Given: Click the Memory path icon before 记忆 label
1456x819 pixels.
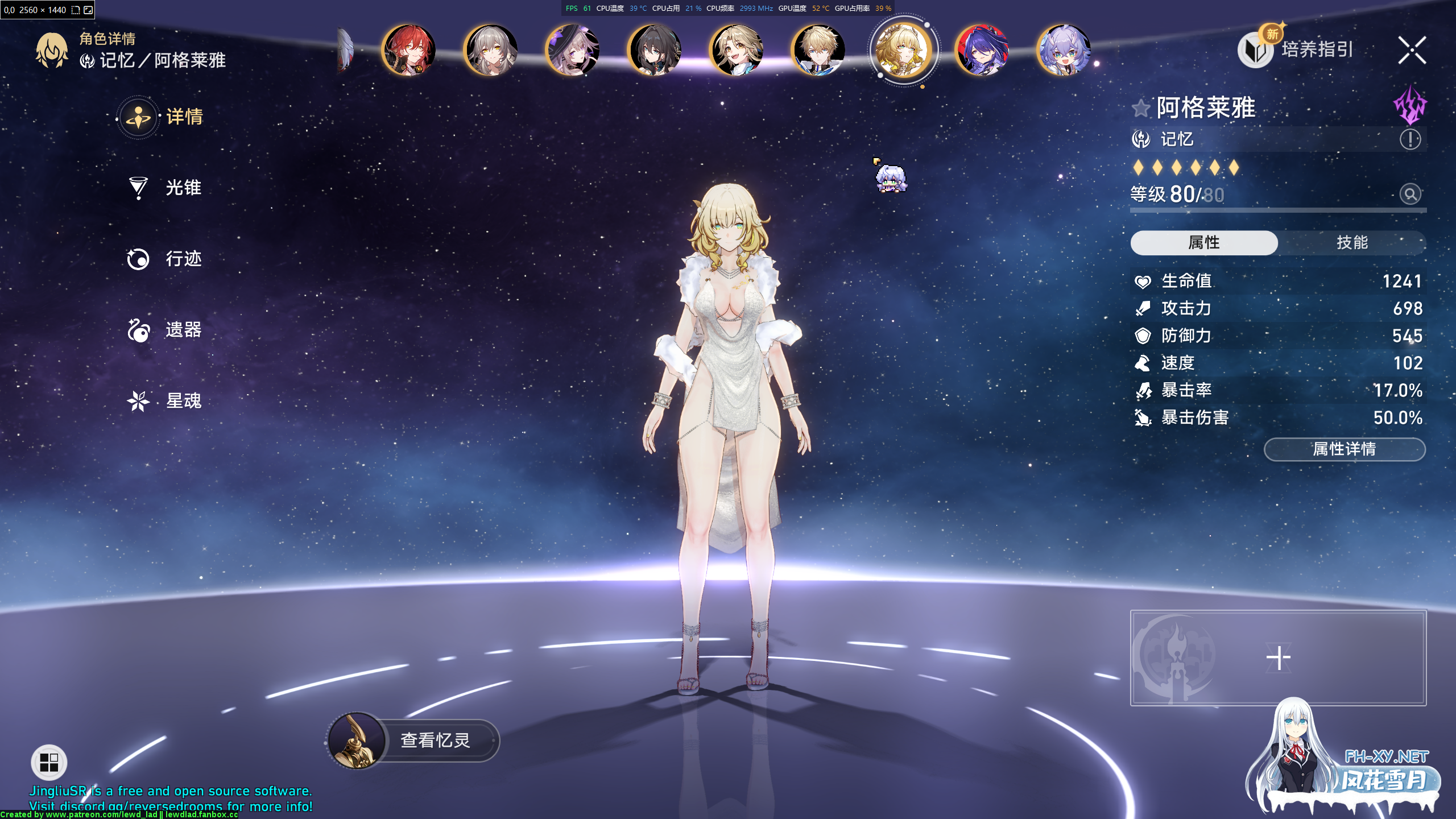Looking at the screenshot, I should click(1141, 139).
